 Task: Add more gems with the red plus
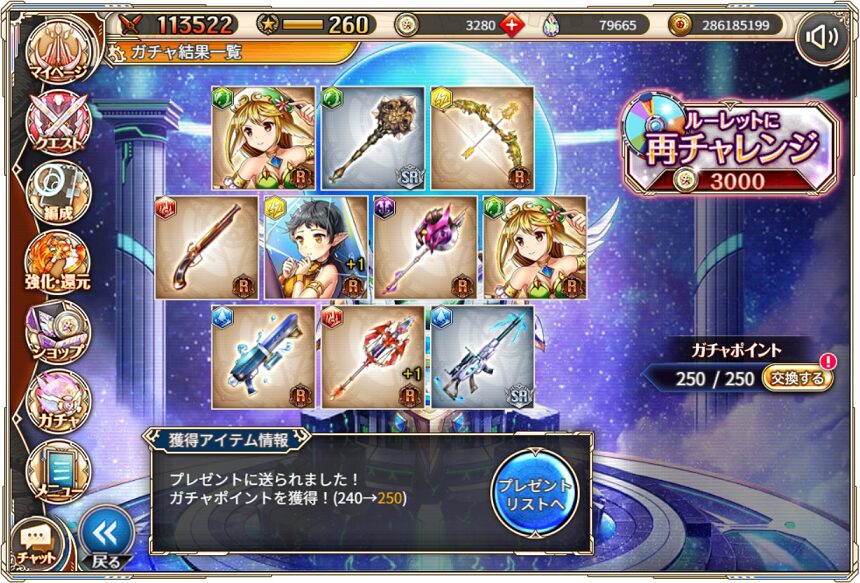(x=512, y=25)
